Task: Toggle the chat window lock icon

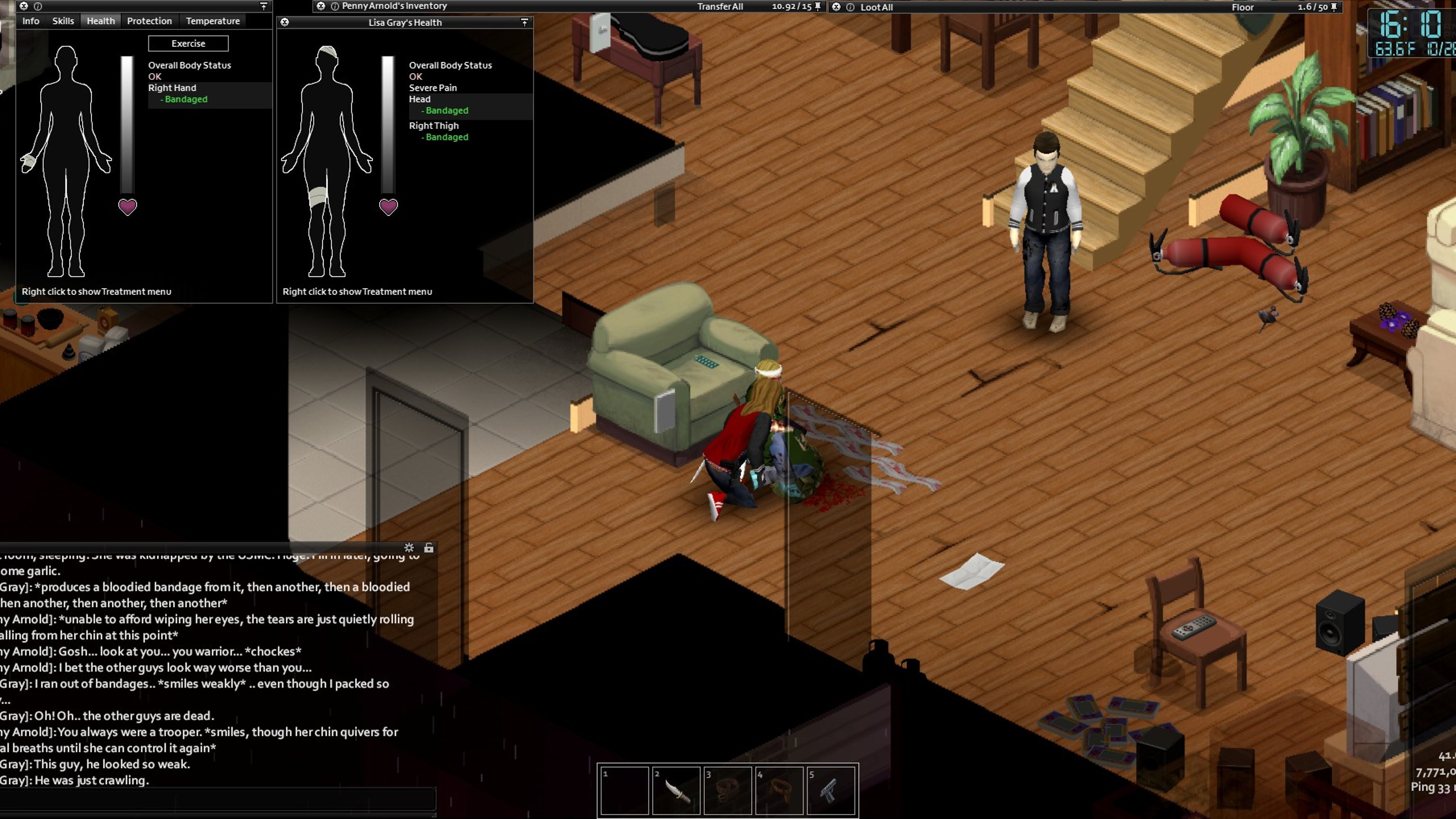Action: tap(429, 548)
